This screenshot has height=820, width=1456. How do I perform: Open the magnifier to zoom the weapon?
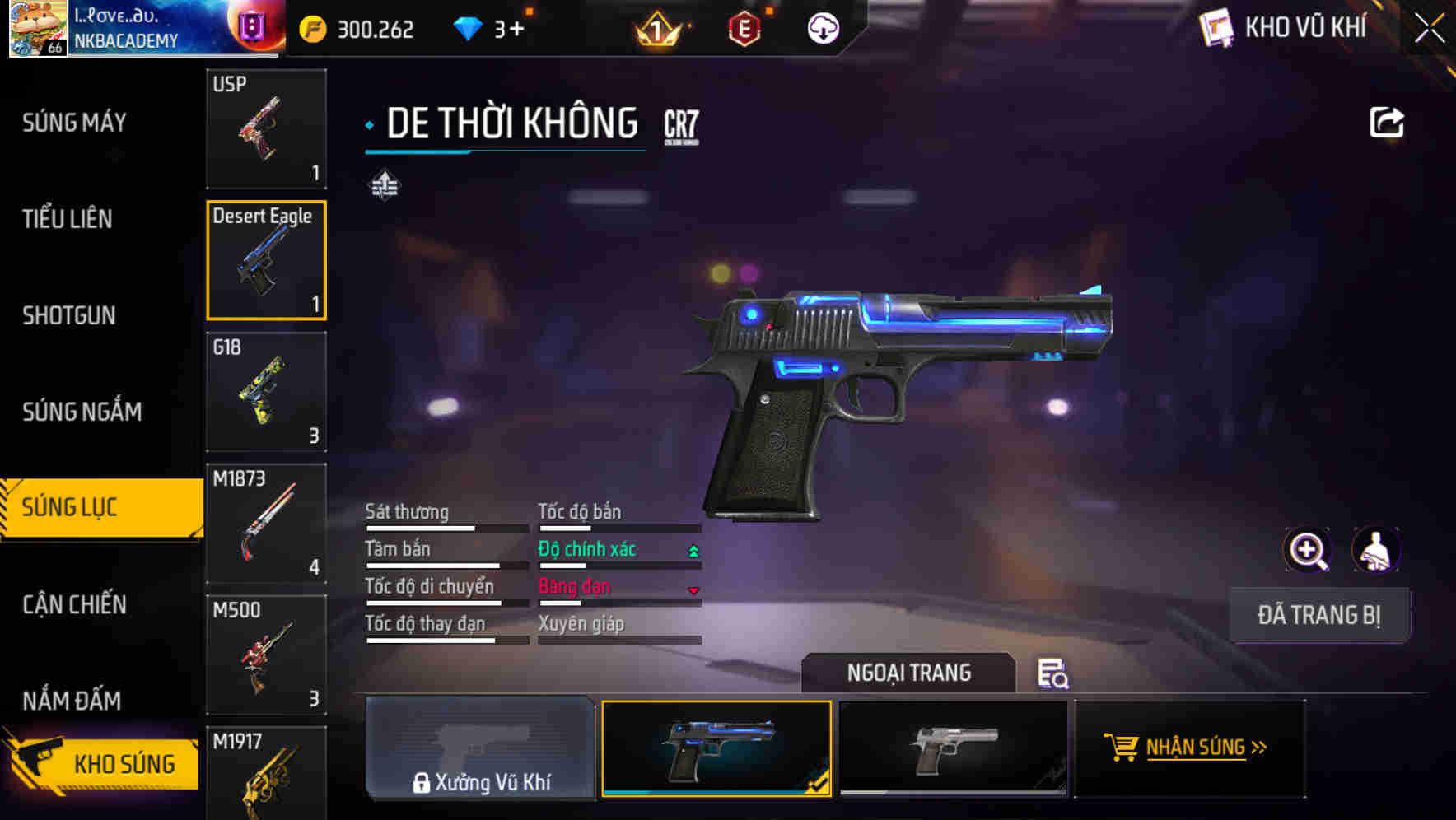coord(1308,549)
